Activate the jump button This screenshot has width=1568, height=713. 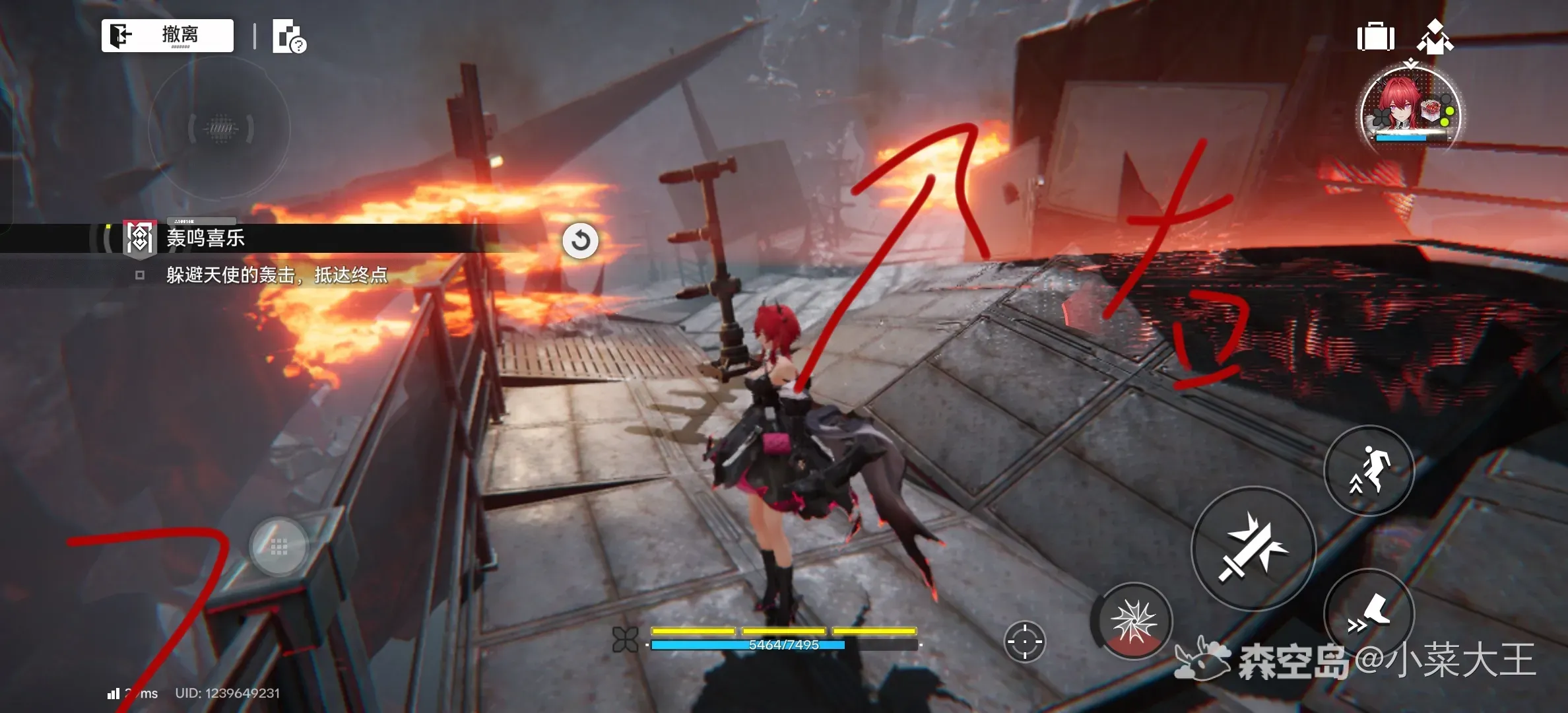pos(1369,470)
